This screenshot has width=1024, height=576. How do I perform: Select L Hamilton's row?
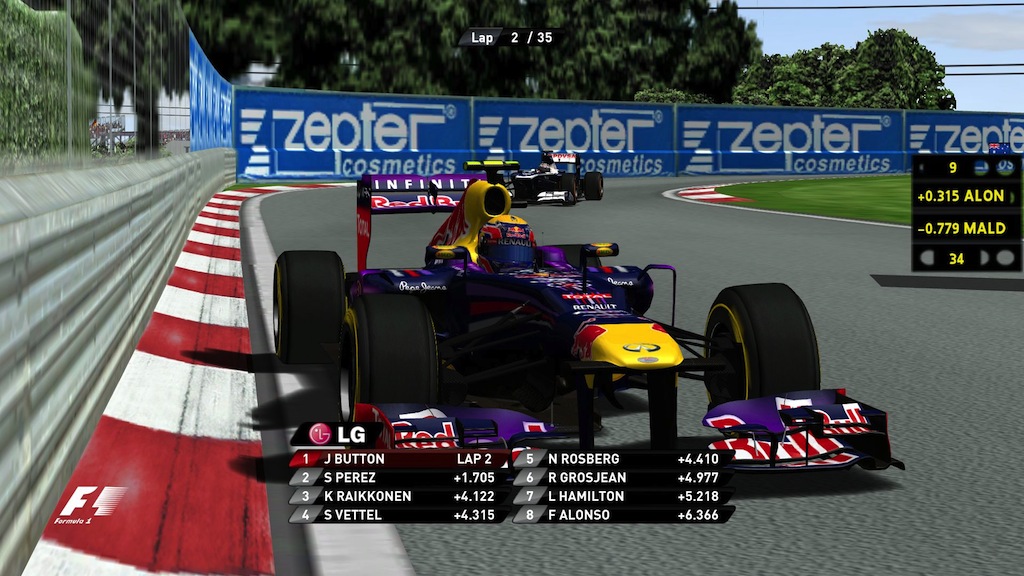pos(622,496)
